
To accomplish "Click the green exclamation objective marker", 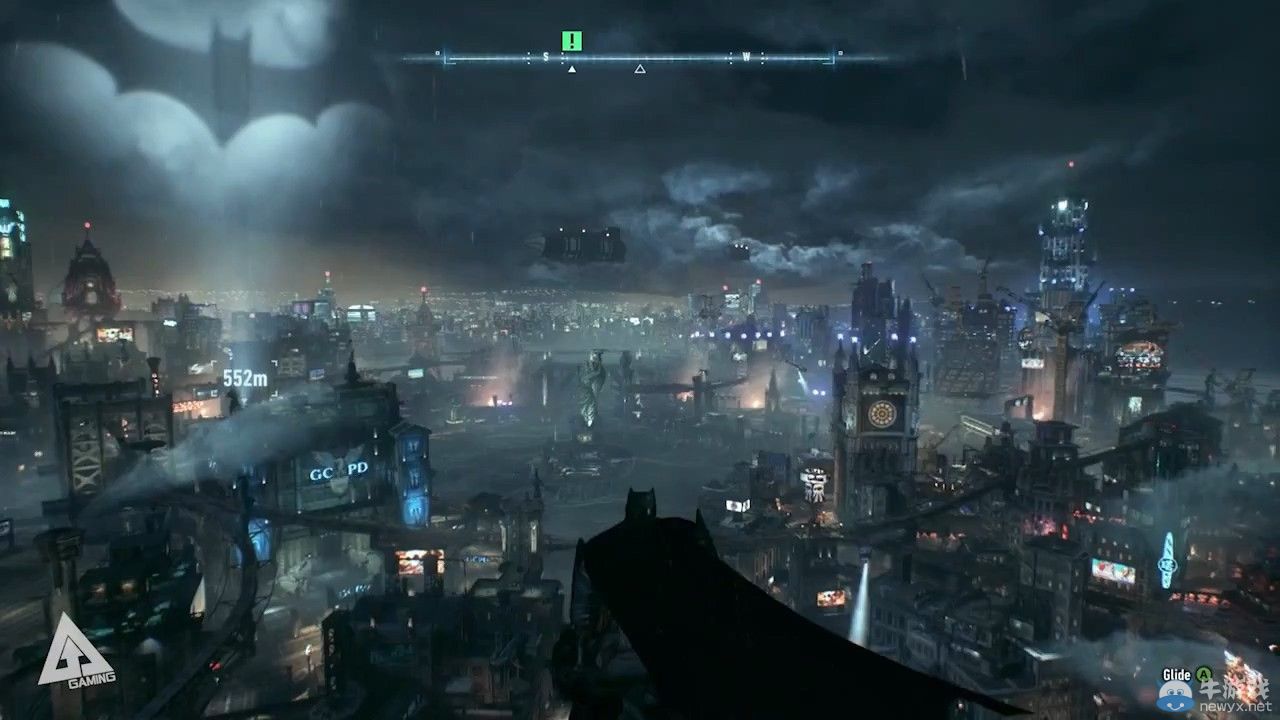I will point(571,41).
